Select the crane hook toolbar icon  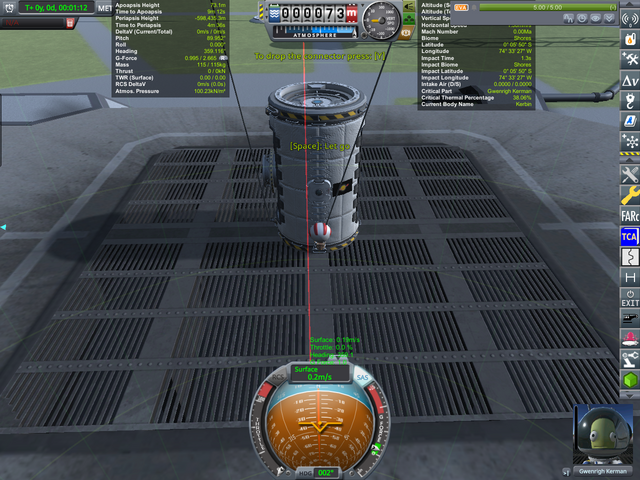click(630, 101)
